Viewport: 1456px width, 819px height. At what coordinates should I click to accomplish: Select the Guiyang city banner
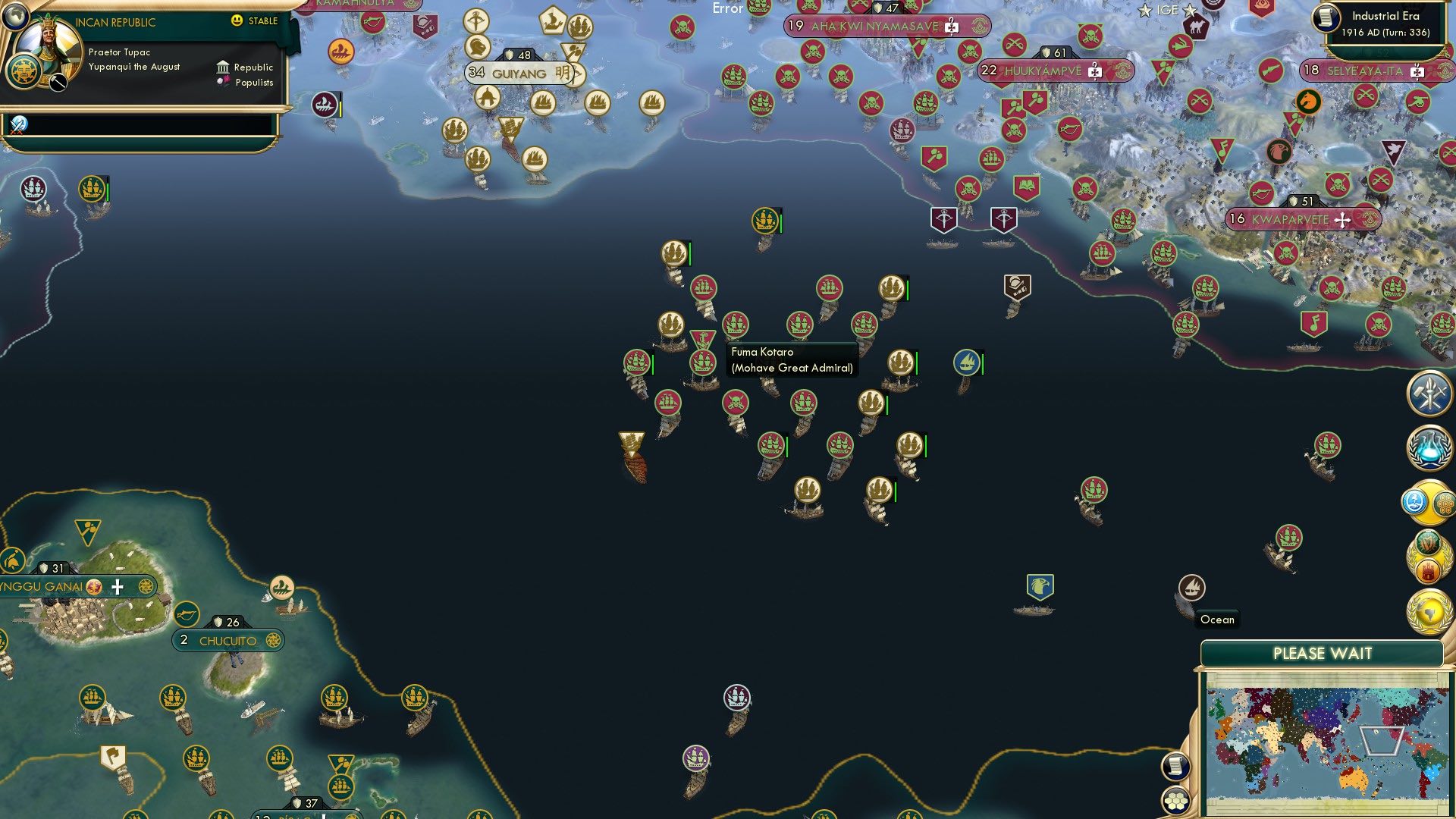[x=519, y=74]
